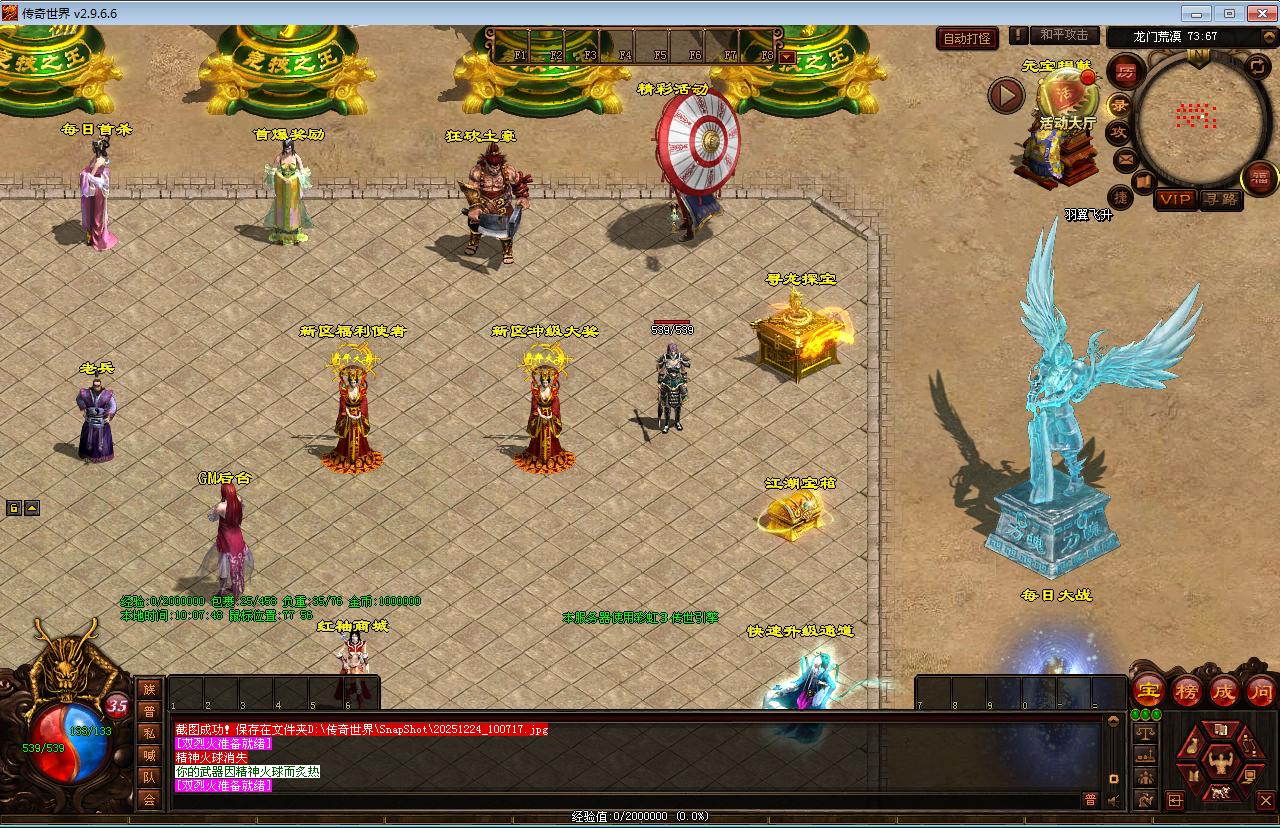Open the VIP panel
The width and height of the screenshot is (1280, 828).
[1175, 199]
